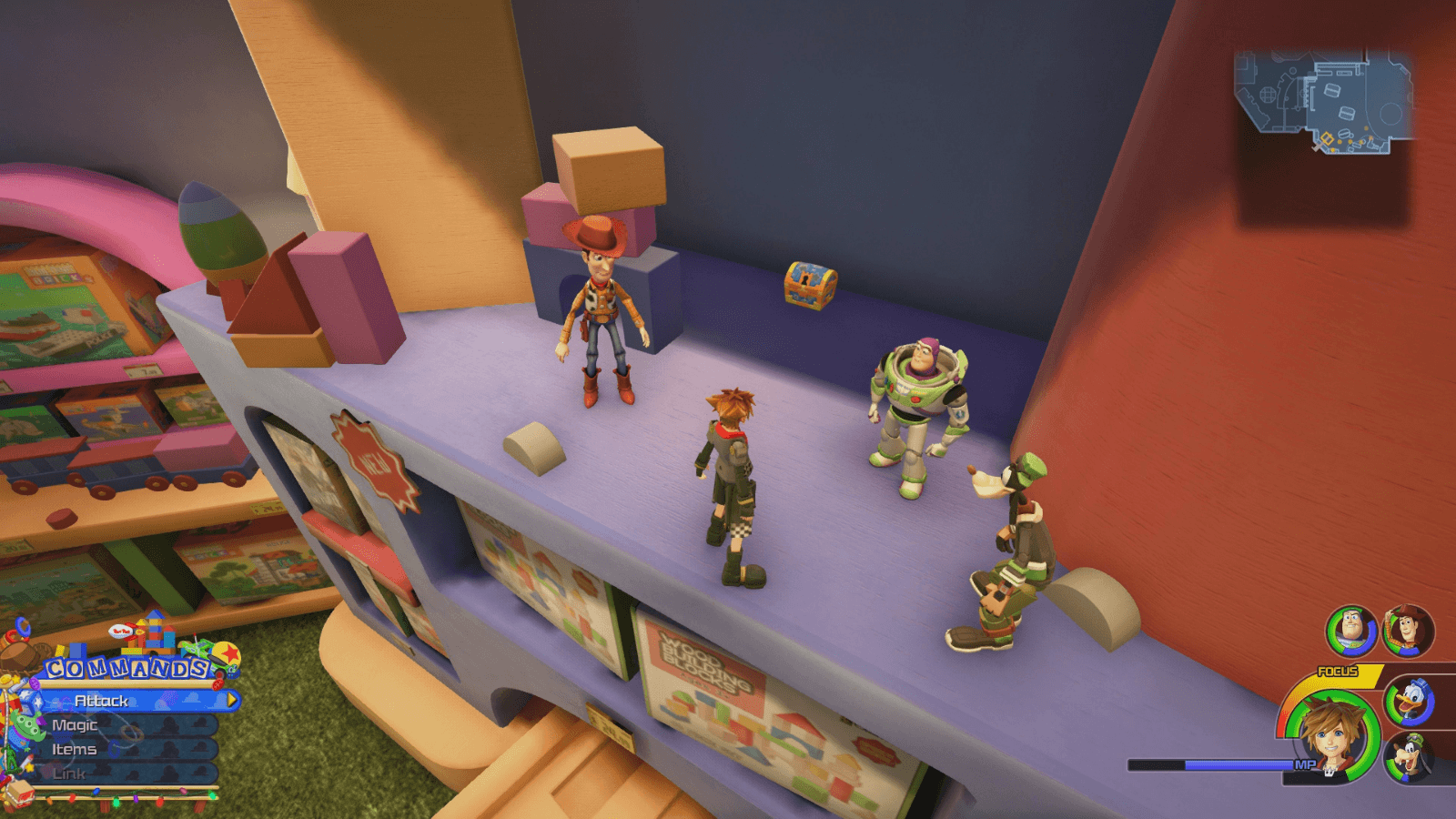
Task: Open the Items command menu
Action: pos(75,750)
